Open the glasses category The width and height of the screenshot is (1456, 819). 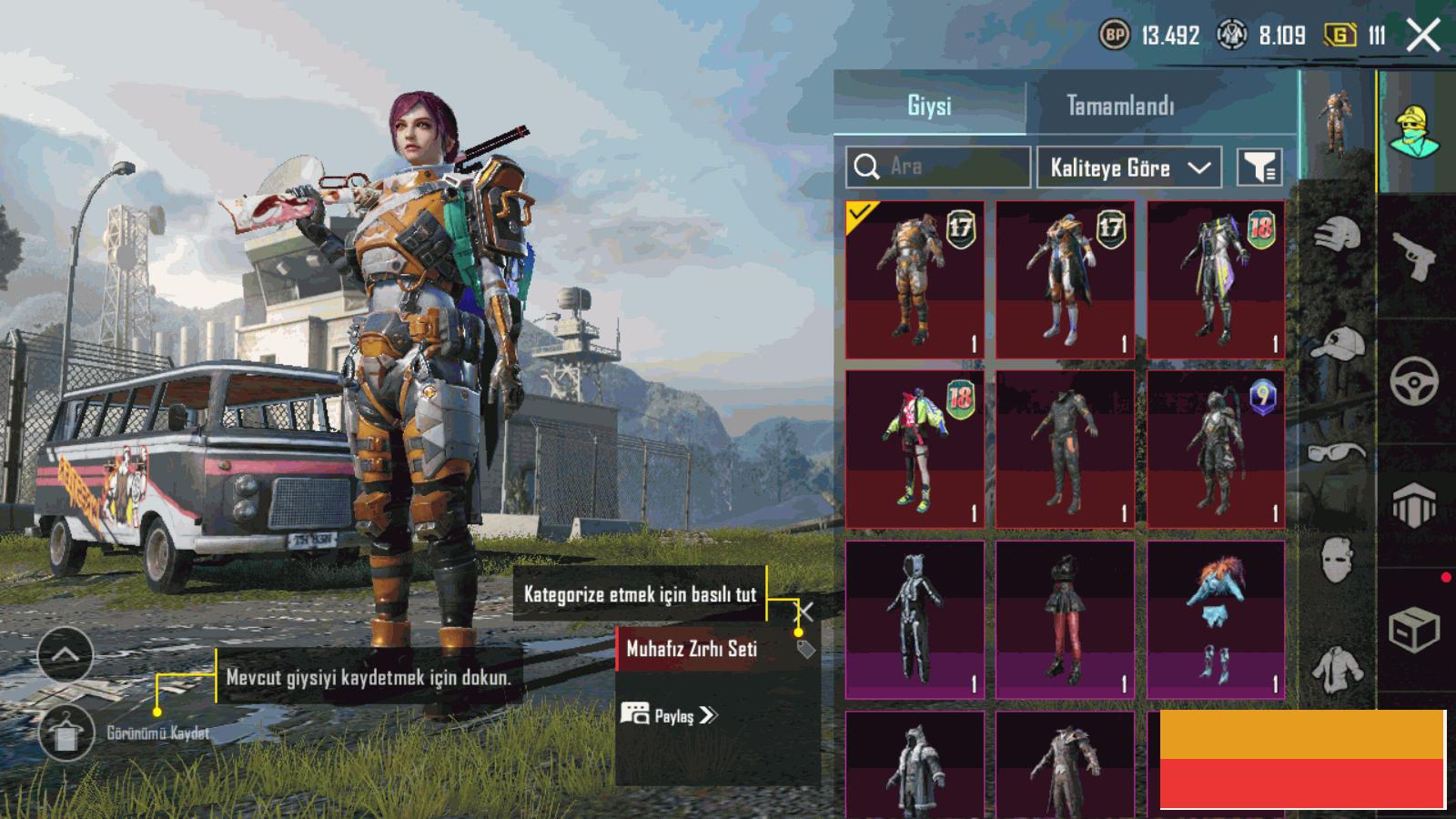(1338, 451)
